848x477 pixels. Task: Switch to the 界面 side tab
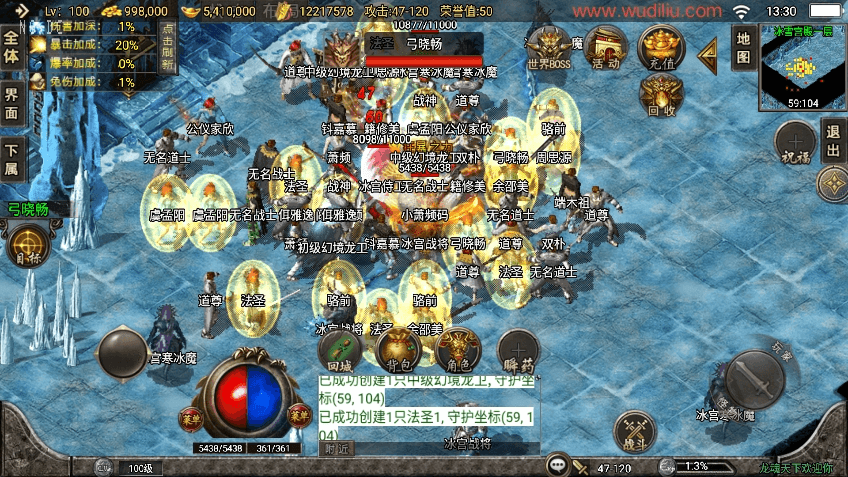(x=12, y=105)
